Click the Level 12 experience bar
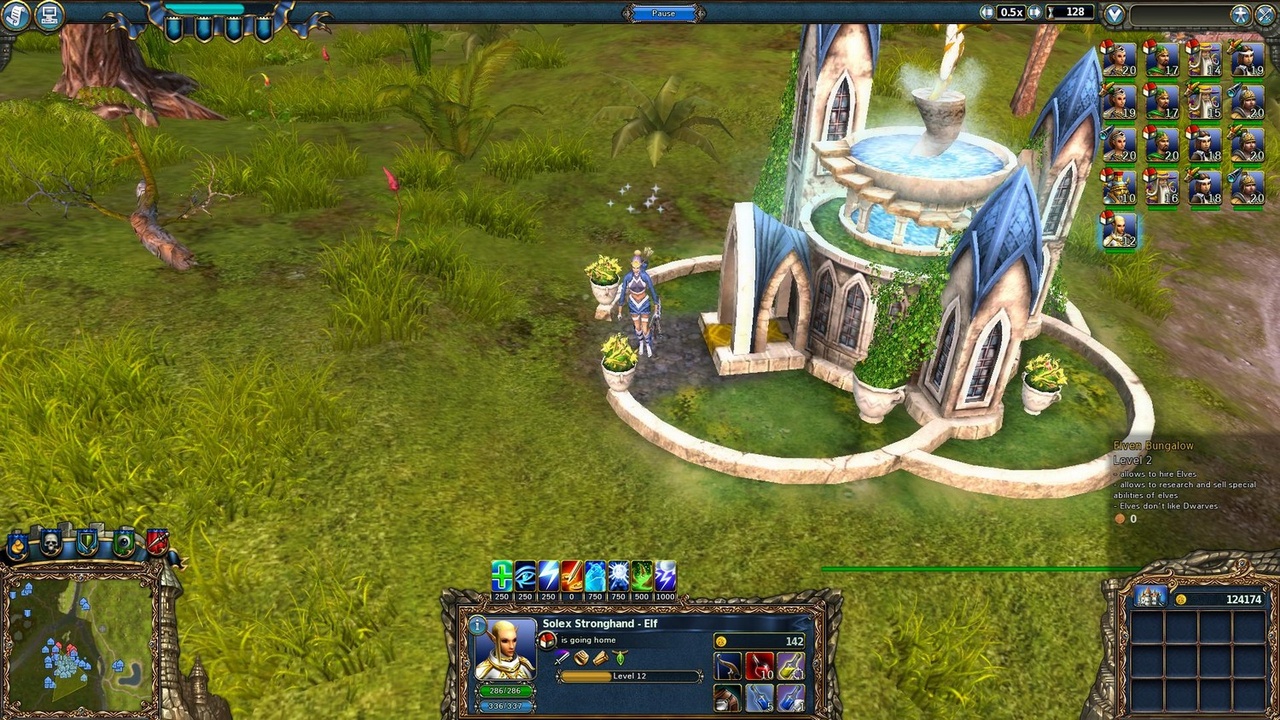This screenshot has width=1280, height=720. 630,676
